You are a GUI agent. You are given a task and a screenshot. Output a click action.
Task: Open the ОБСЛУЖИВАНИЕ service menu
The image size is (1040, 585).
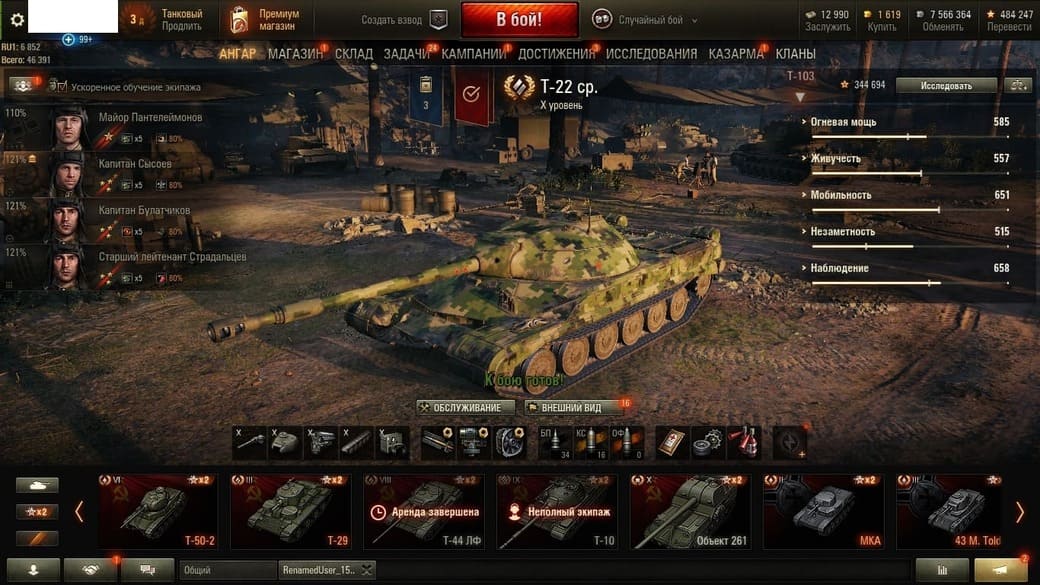466,408
